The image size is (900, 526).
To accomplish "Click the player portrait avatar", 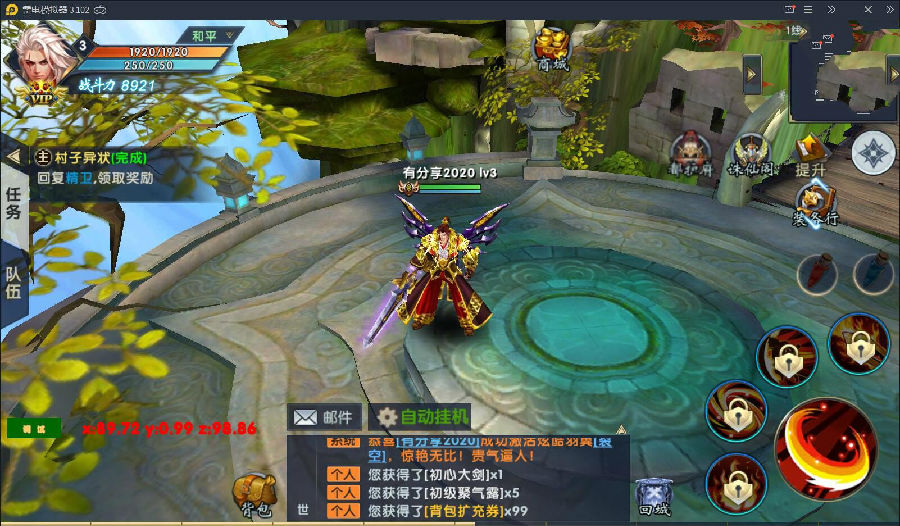I will [x=41, y=58].
